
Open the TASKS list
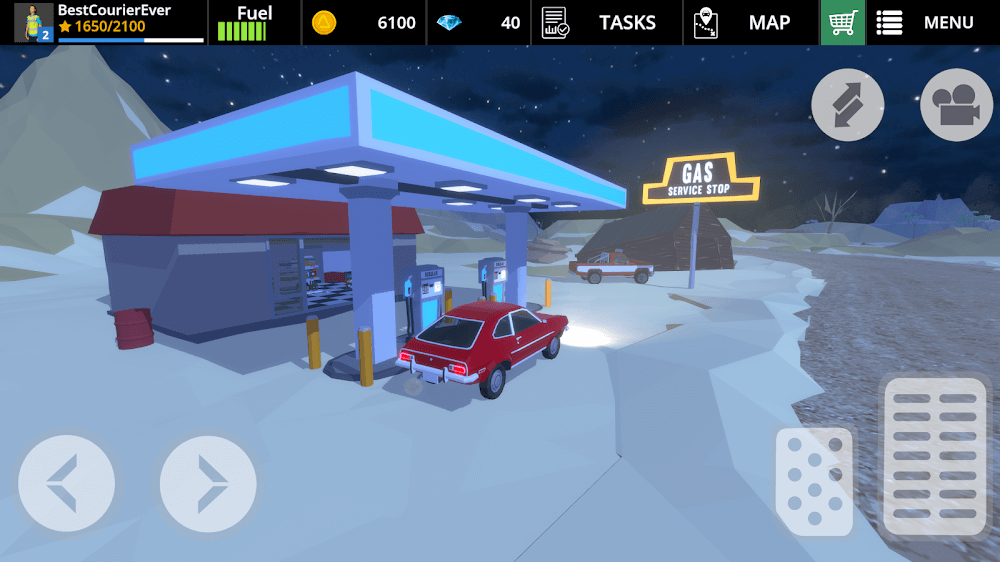pyautogui.click(x=598, y=22)
